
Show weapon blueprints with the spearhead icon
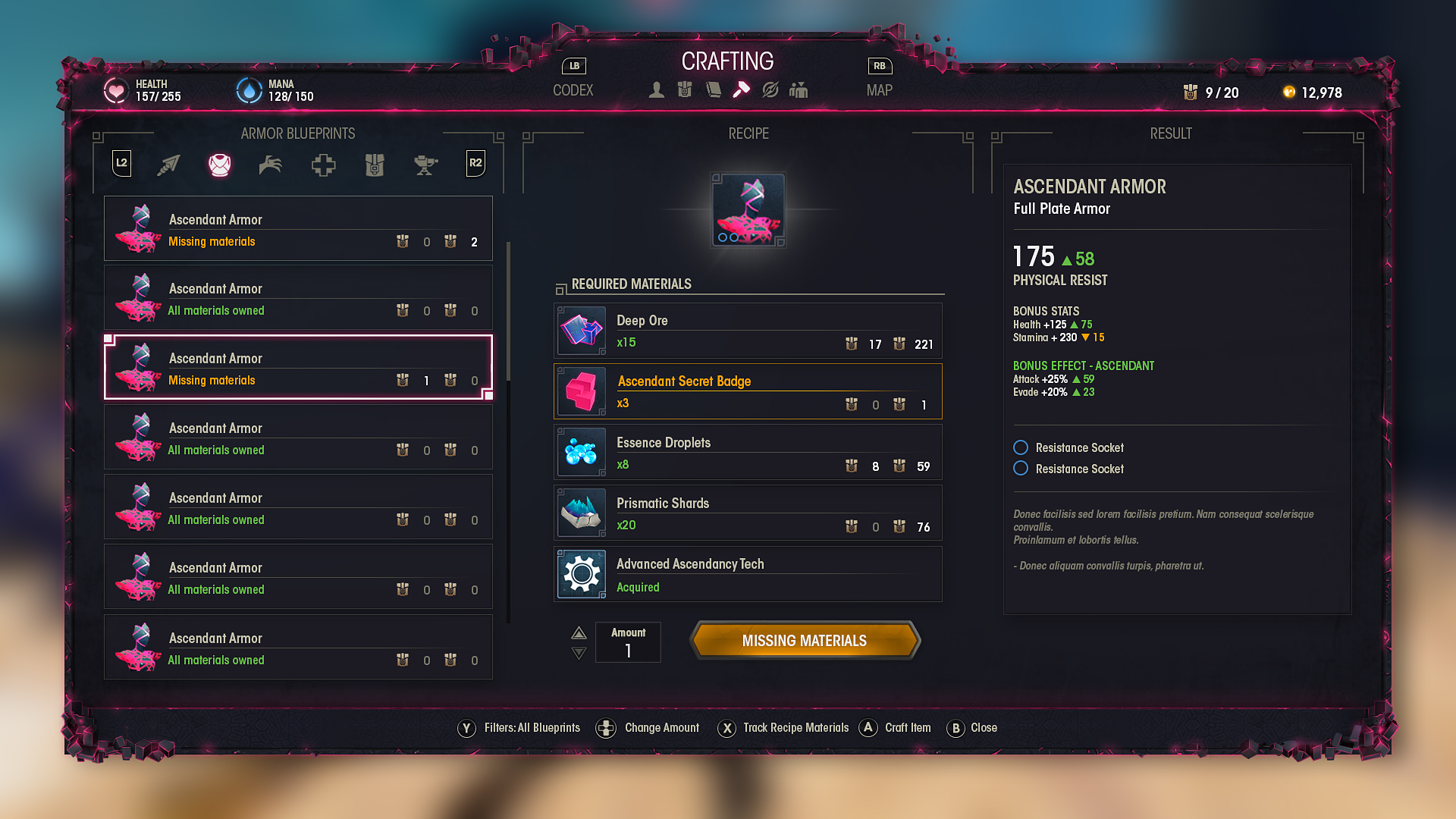tap(168, 165)
